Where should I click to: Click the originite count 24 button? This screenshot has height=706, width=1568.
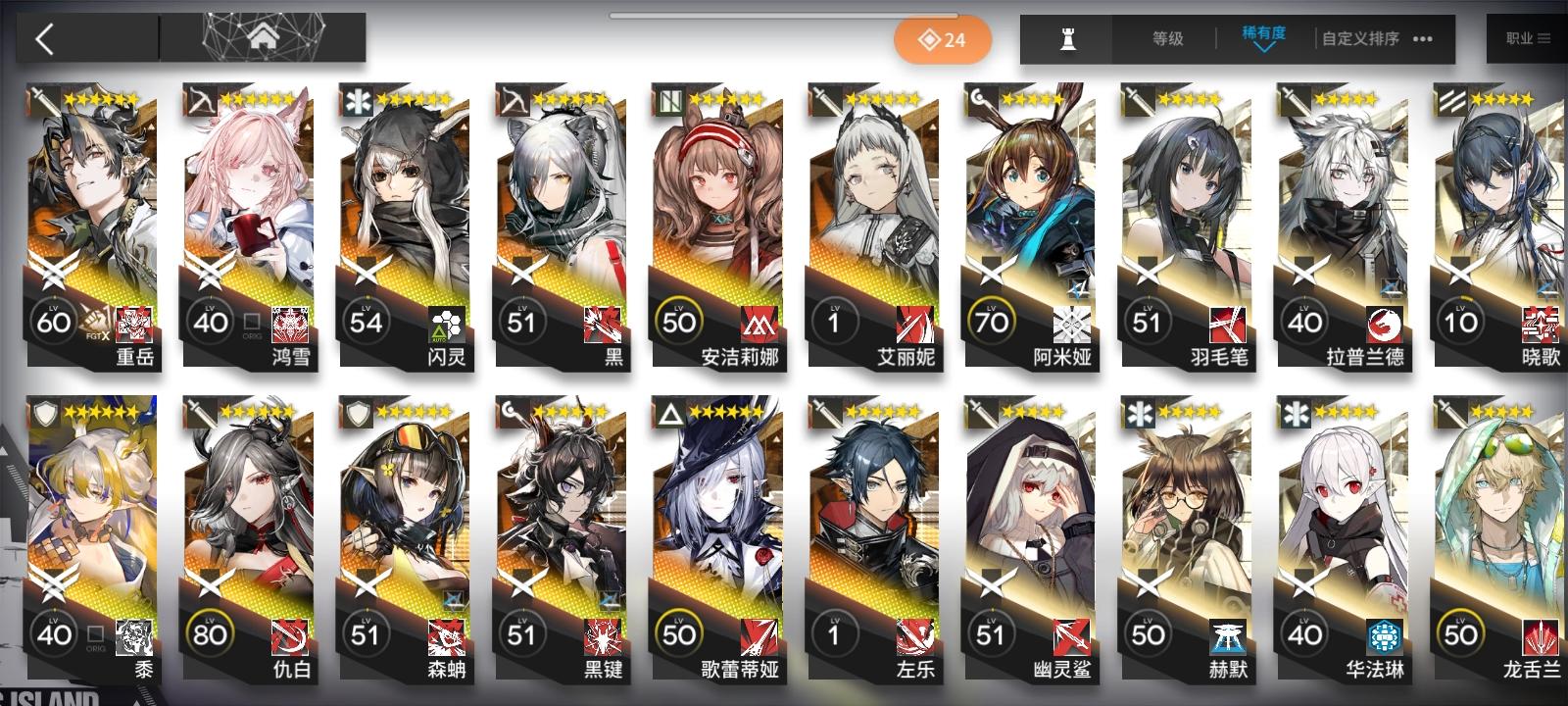[943, 39]
